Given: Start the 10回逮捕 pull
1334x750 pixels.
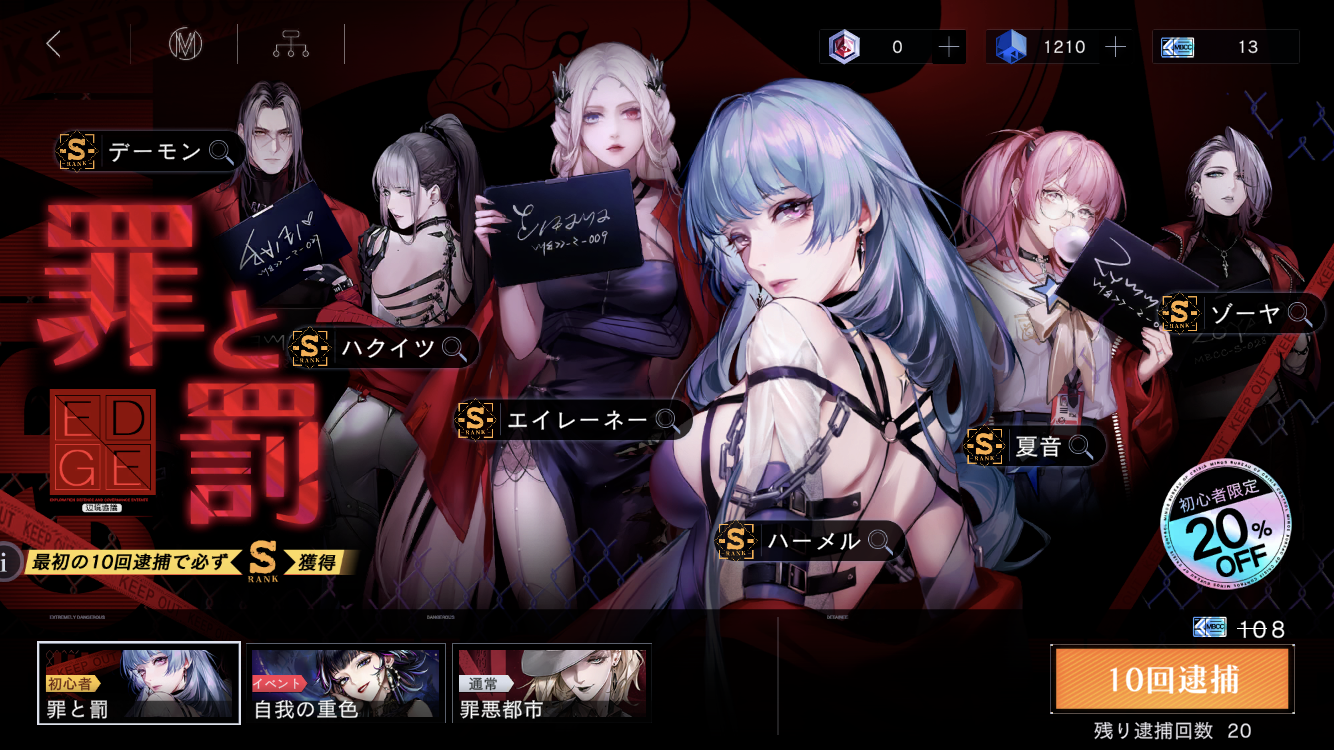Looking at the screenshot, I should [x=1172, y=679].
